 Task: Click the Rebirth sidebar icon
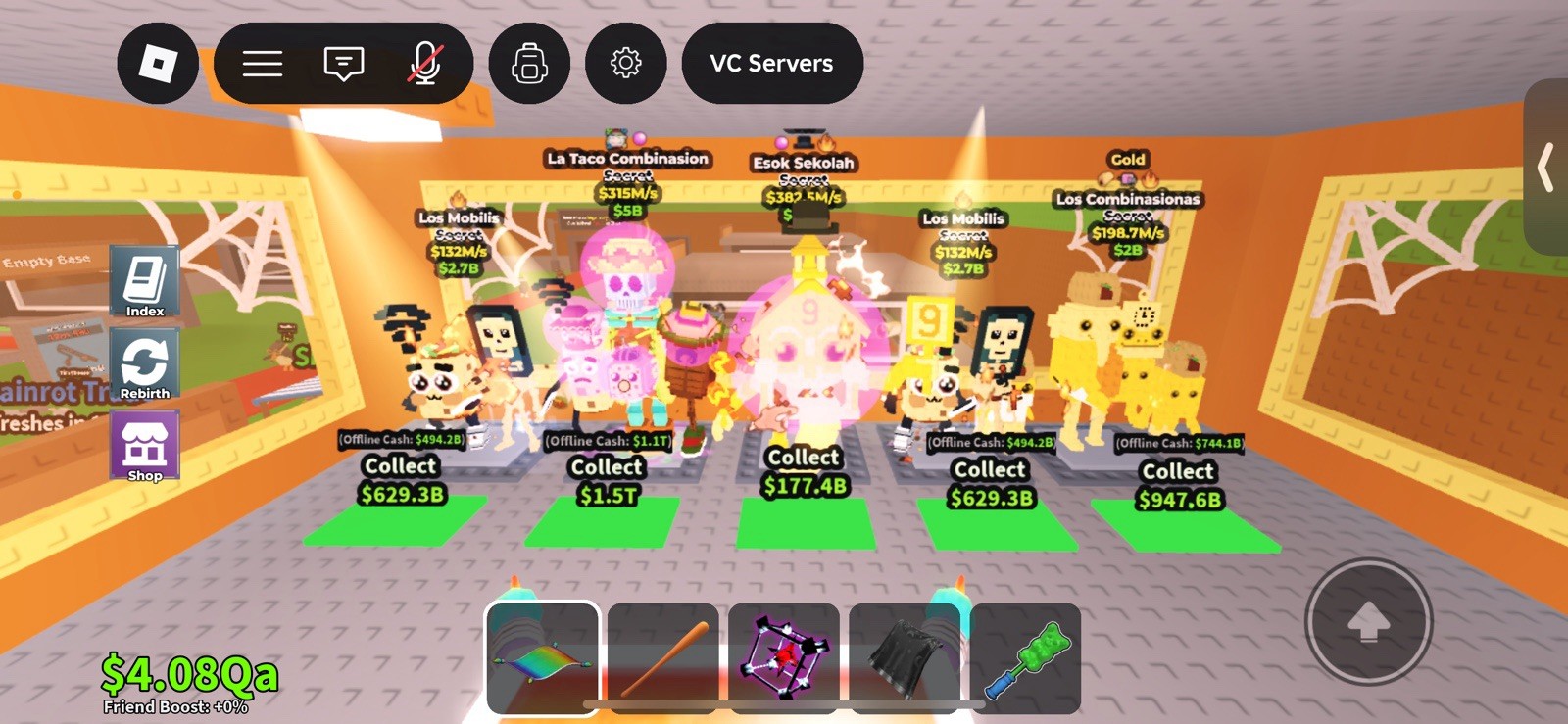pyautogui.click(x=144, y=364)
